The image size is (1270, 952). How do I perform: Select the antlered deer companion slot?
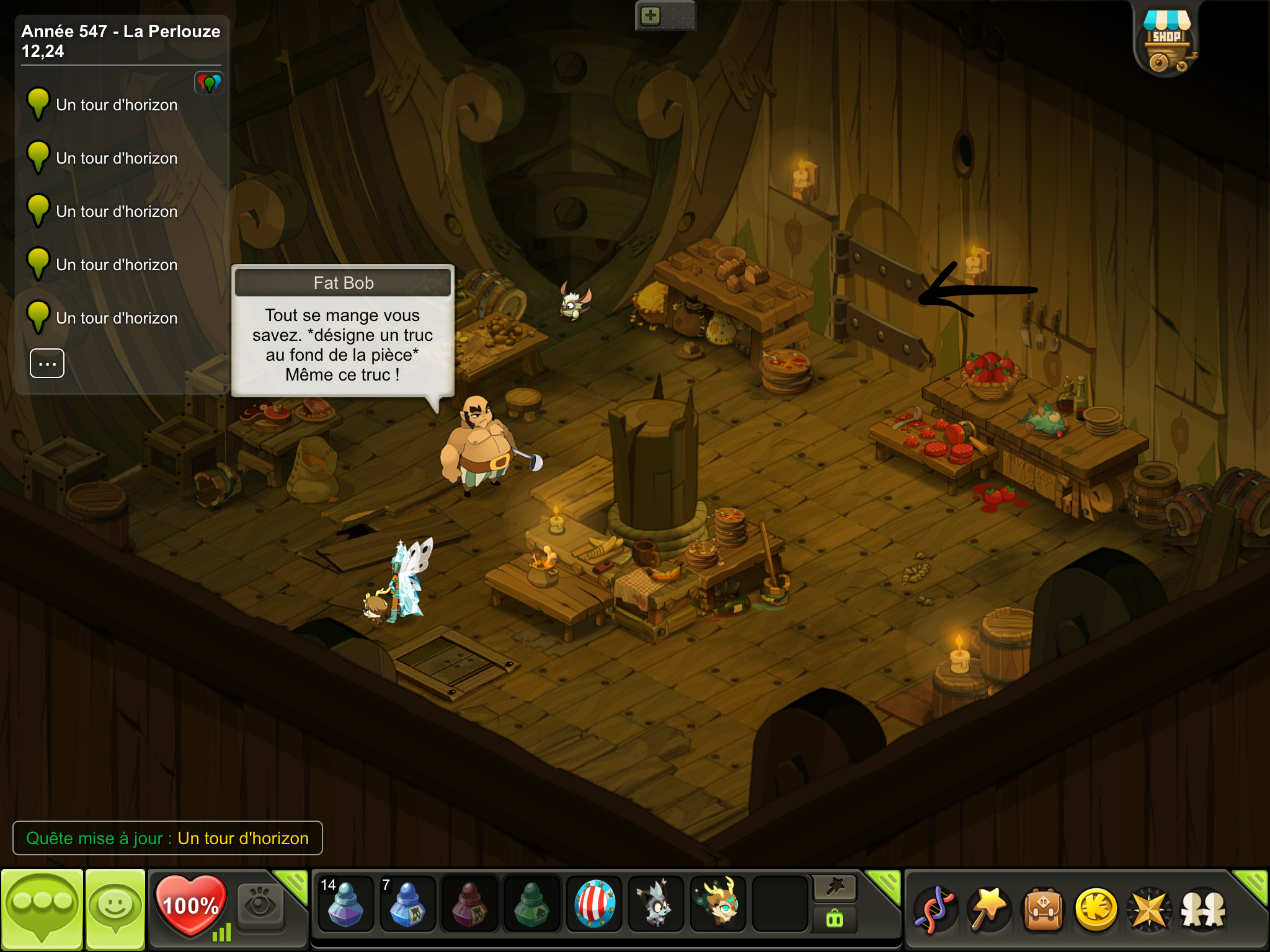point(718,904)
